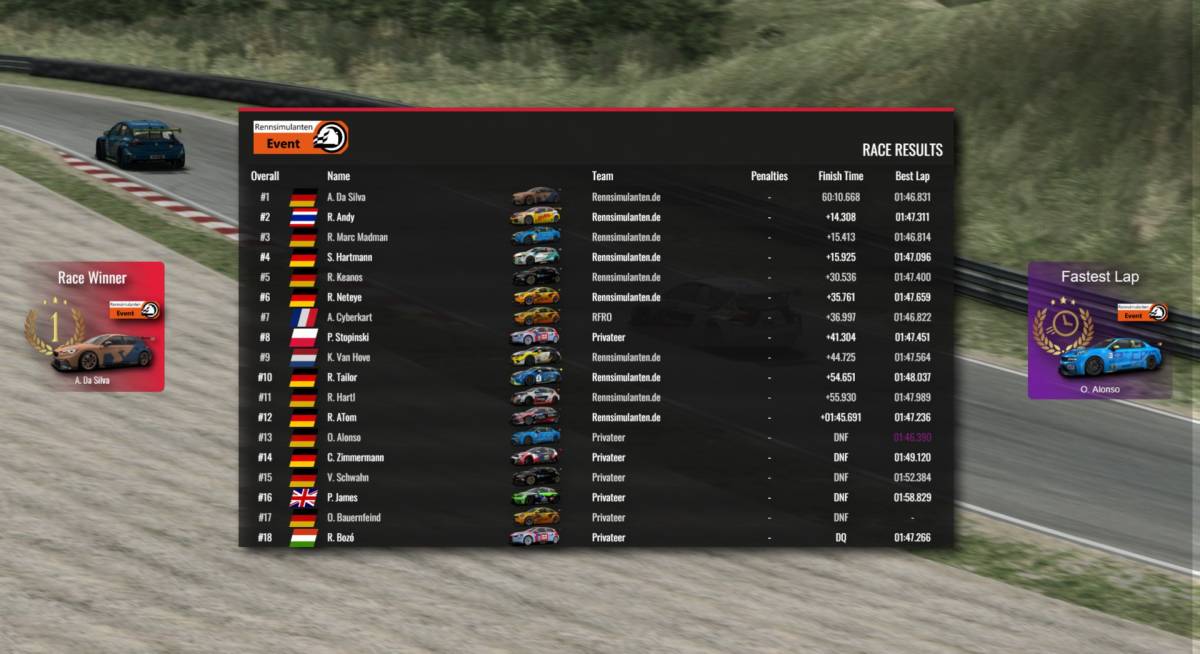Select S. Hartmann's fourth-place row

(x=596, y=257)
